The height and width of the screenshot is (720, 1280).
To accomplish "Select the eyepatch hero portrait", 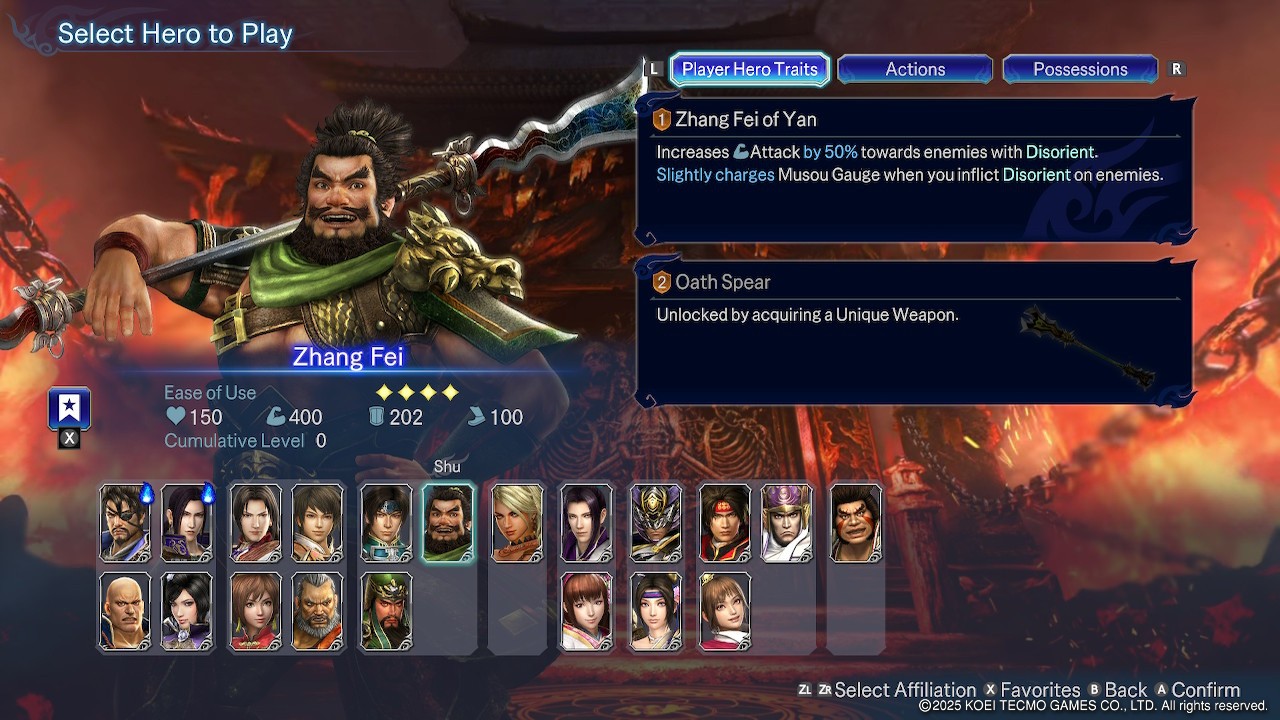I will pyautogui.click(x=126, y=523).
